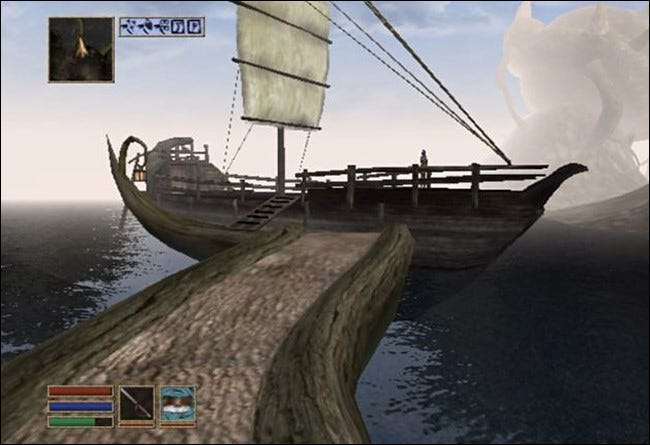Open the minimap in the corner
Viewport: 650px width, 445px height.
(x=81, y=49)
